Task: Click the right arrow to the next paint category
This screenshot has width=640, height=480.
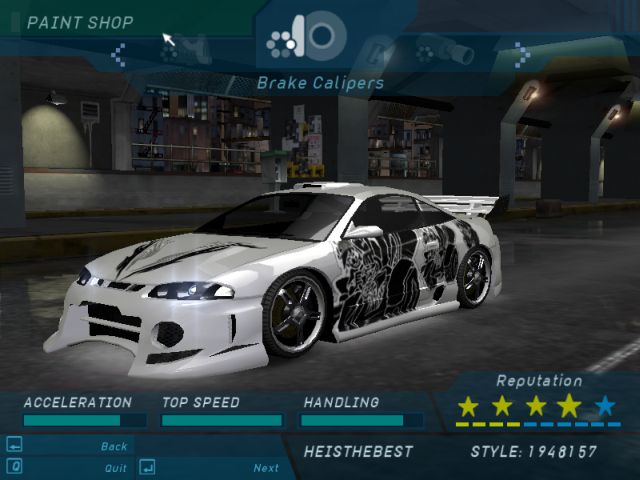Action: [x=520, y=53]
